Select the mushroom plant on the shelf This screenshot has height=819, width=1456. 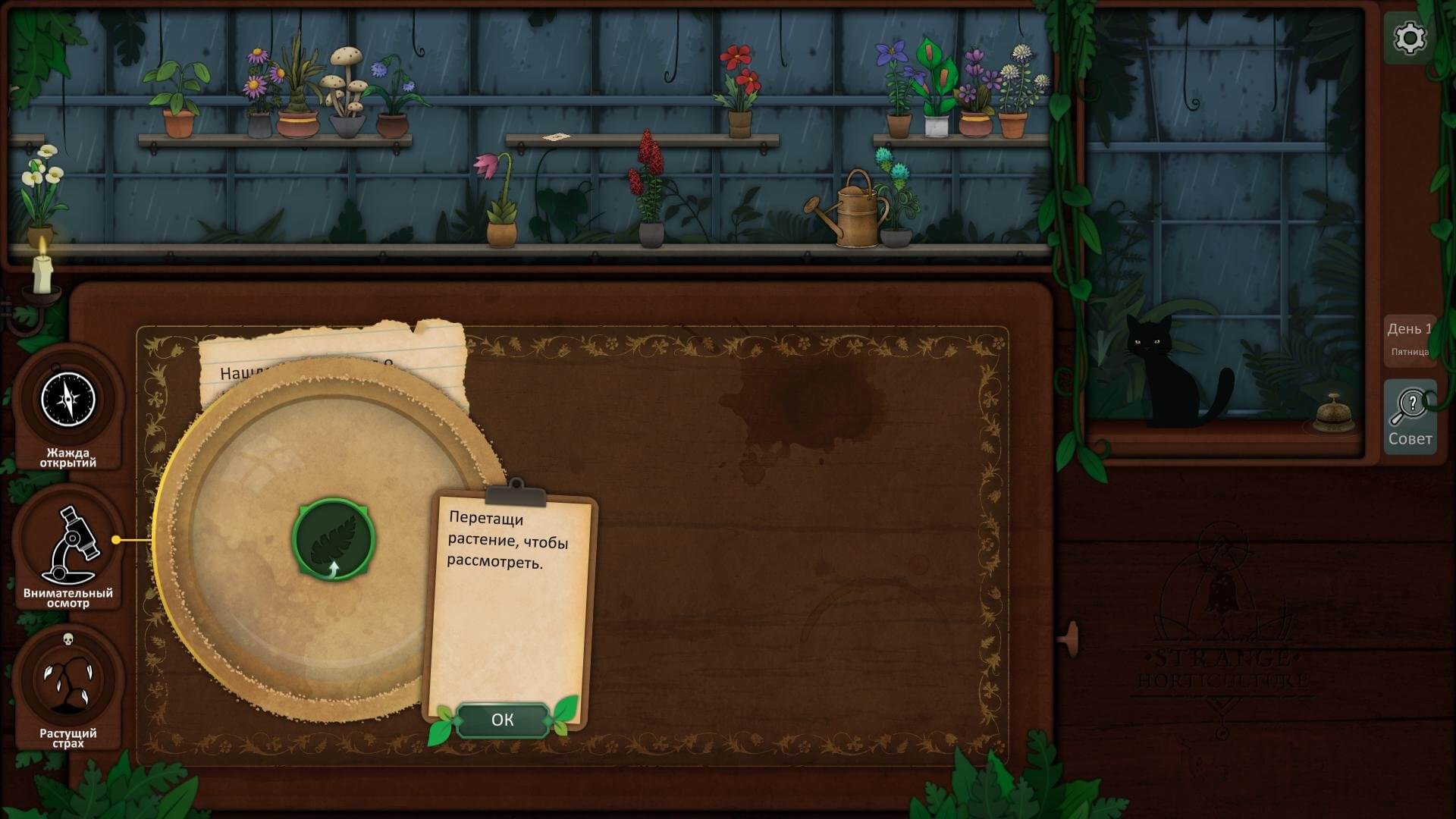[x=345, y=91]
